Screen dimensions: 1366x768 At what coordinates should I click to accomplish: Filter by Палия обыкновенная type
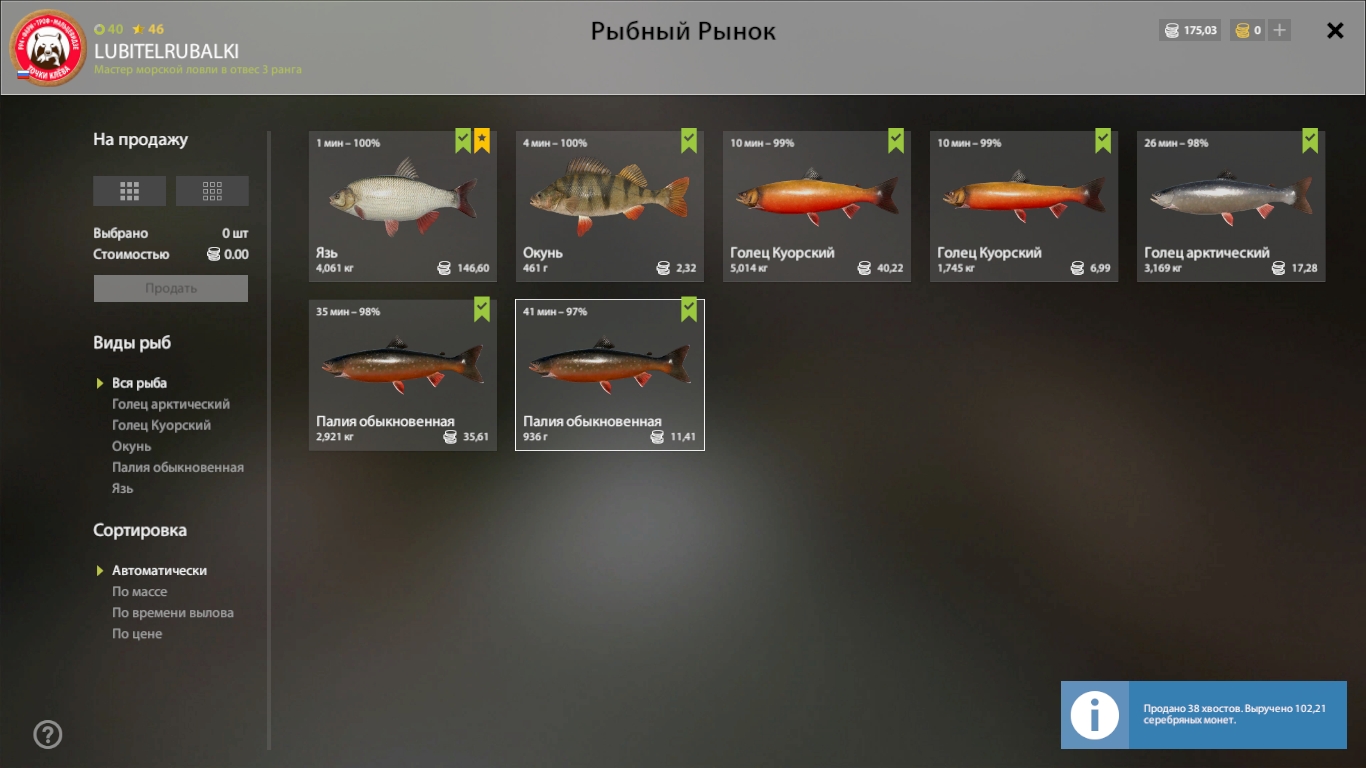pos(178,467)
